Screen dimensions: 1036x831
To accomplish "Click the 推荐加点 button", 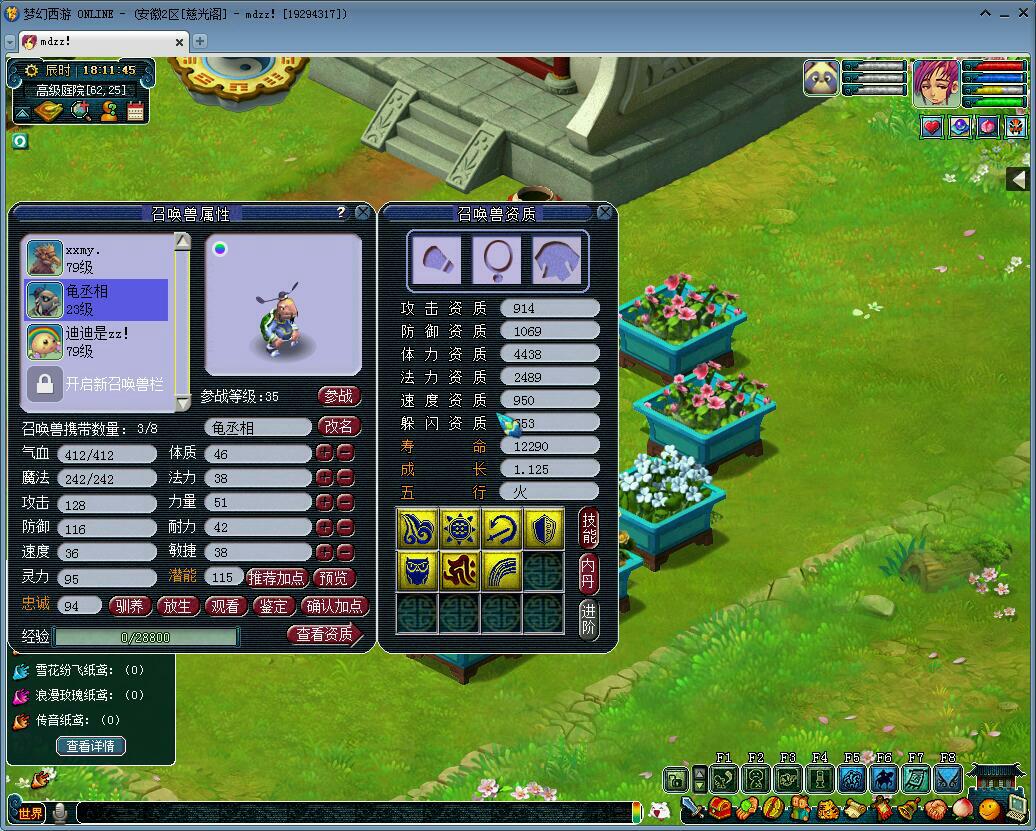I will [x=276, y=578].
